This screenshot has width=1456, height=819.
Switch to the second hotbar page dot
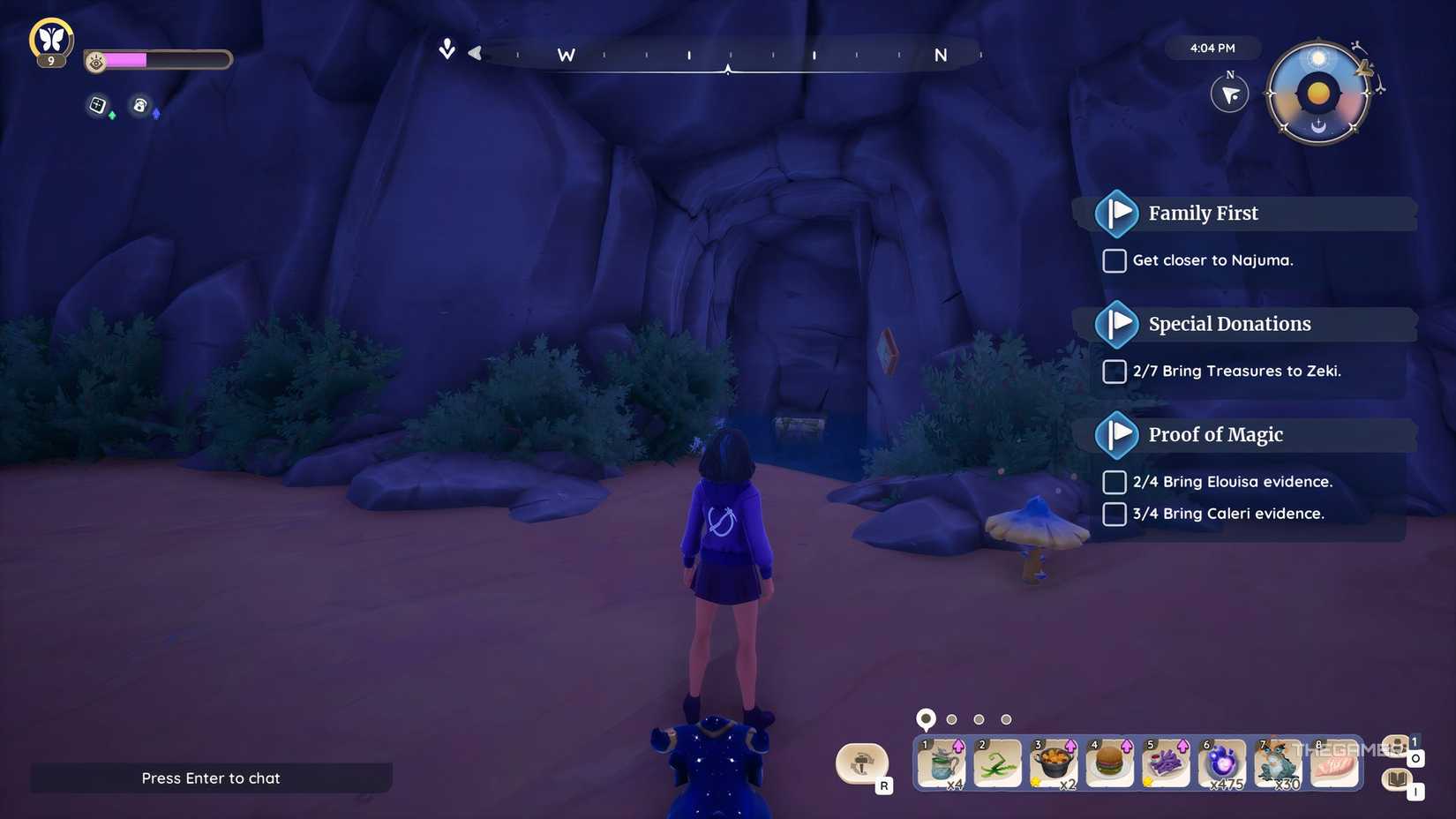tap(952, 718)
